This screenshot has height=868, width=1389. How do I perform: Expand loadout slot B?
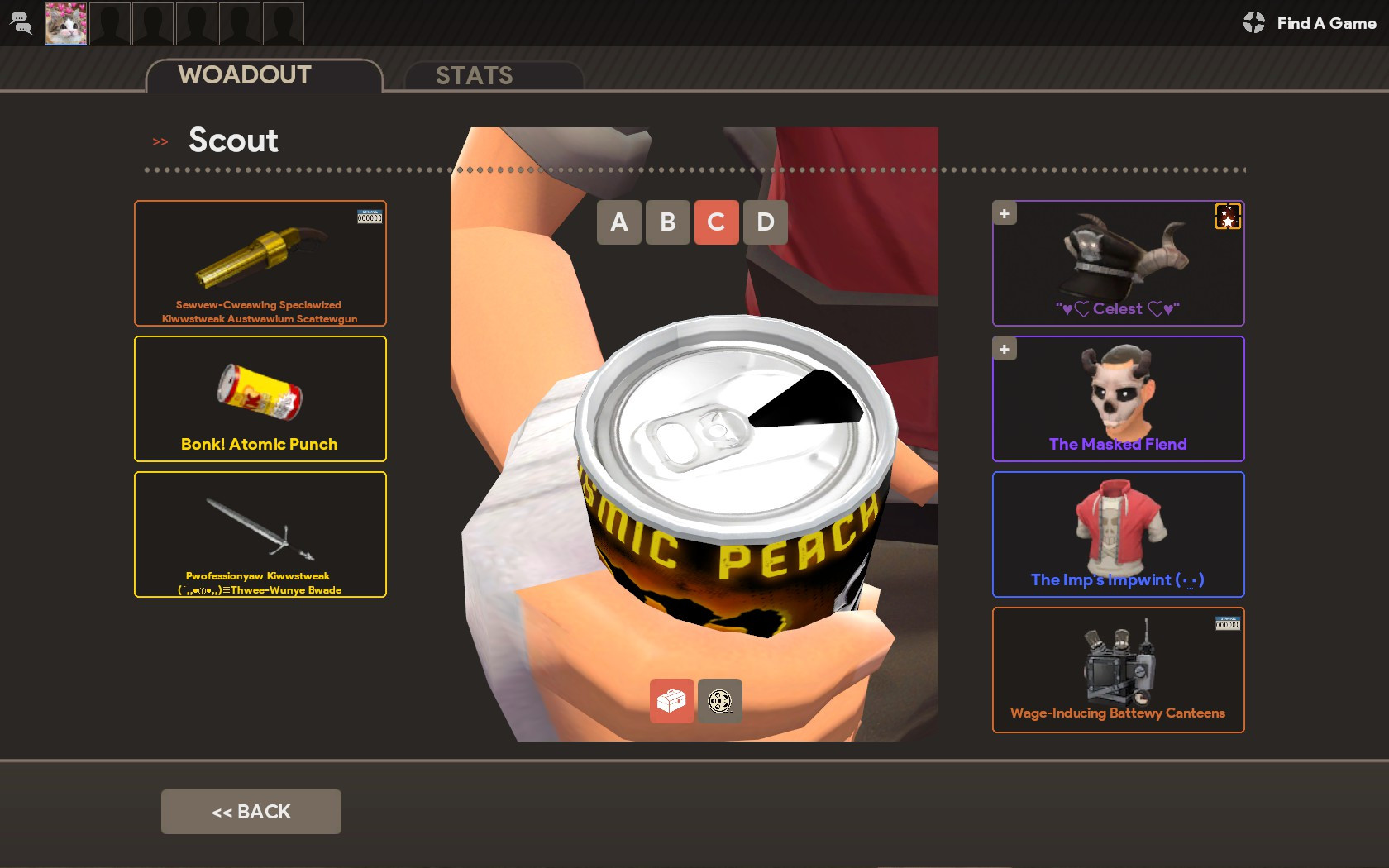[668, 222]
